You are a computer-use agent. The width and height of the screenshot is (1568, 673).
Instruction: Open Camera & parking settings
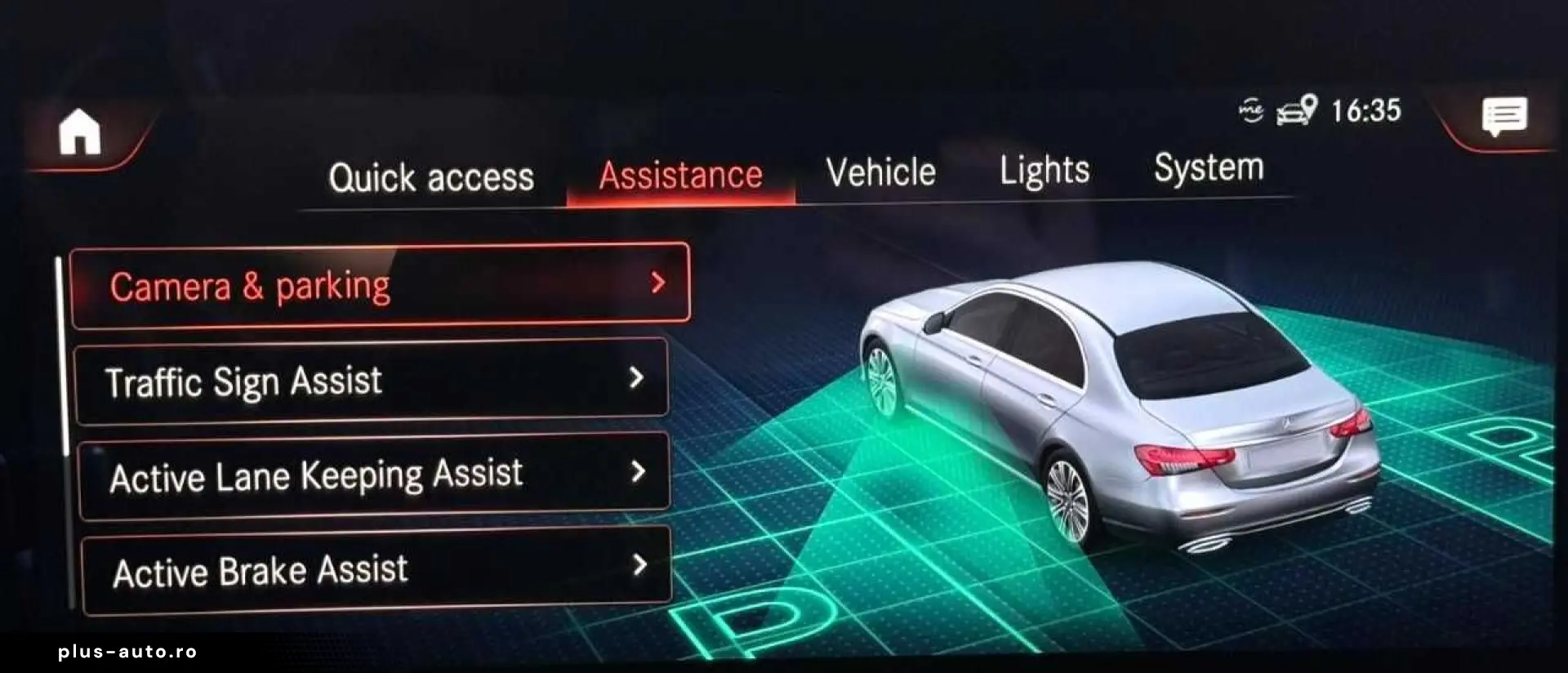327,285
